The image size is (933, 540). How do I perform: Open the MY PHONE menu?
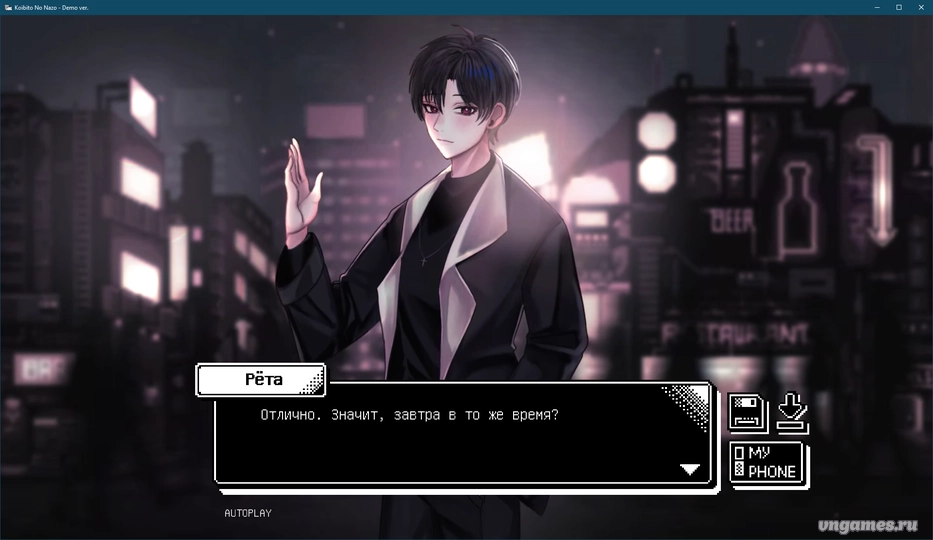pyautogui.click(x=767, y=463)
